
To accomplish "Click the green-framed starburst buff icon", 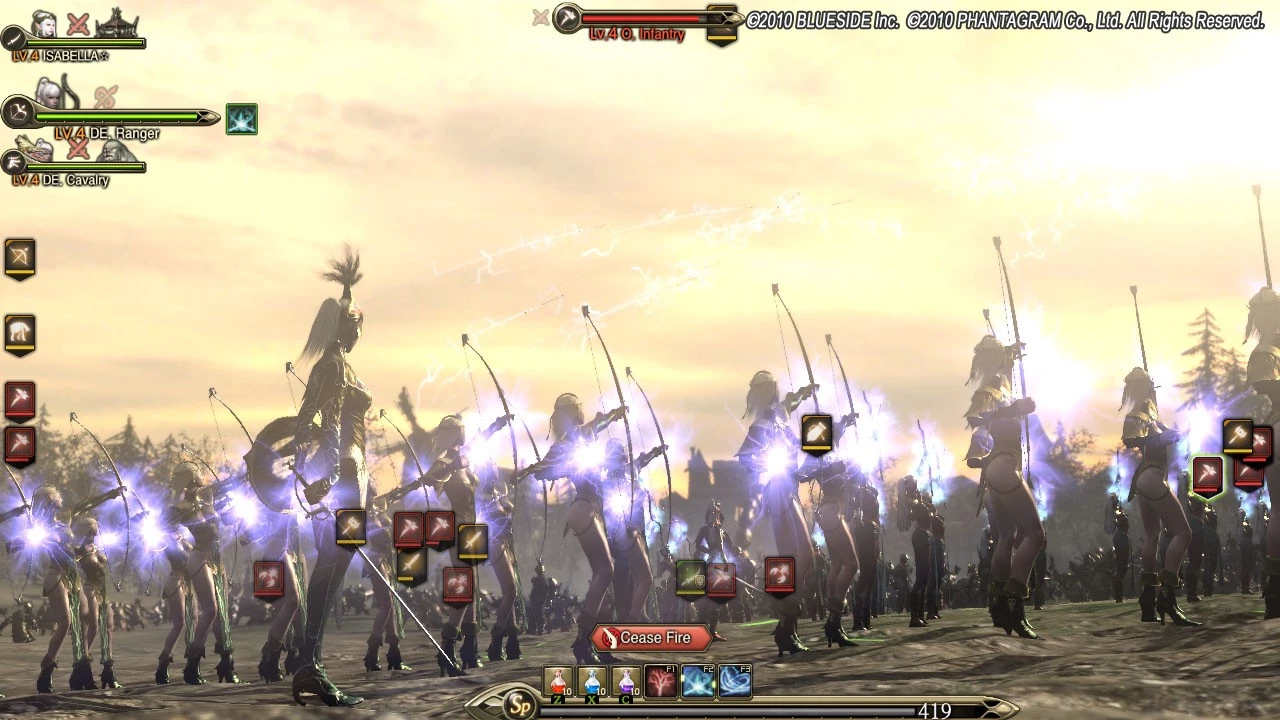I will pos(241,119).
